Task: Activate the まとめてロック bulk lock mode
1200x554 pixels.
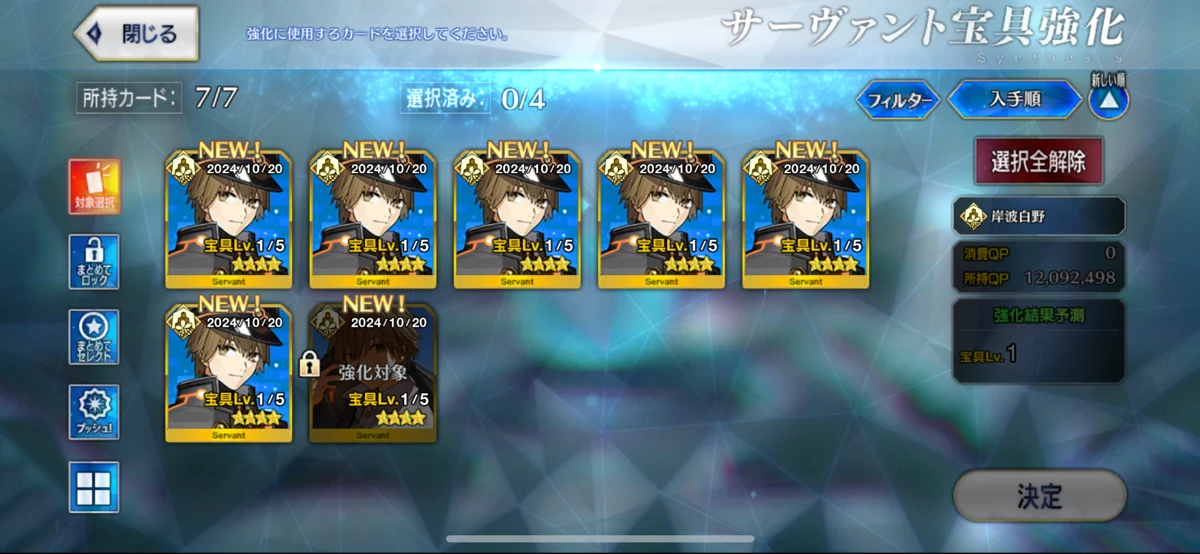Action: [x=95, y=262]
